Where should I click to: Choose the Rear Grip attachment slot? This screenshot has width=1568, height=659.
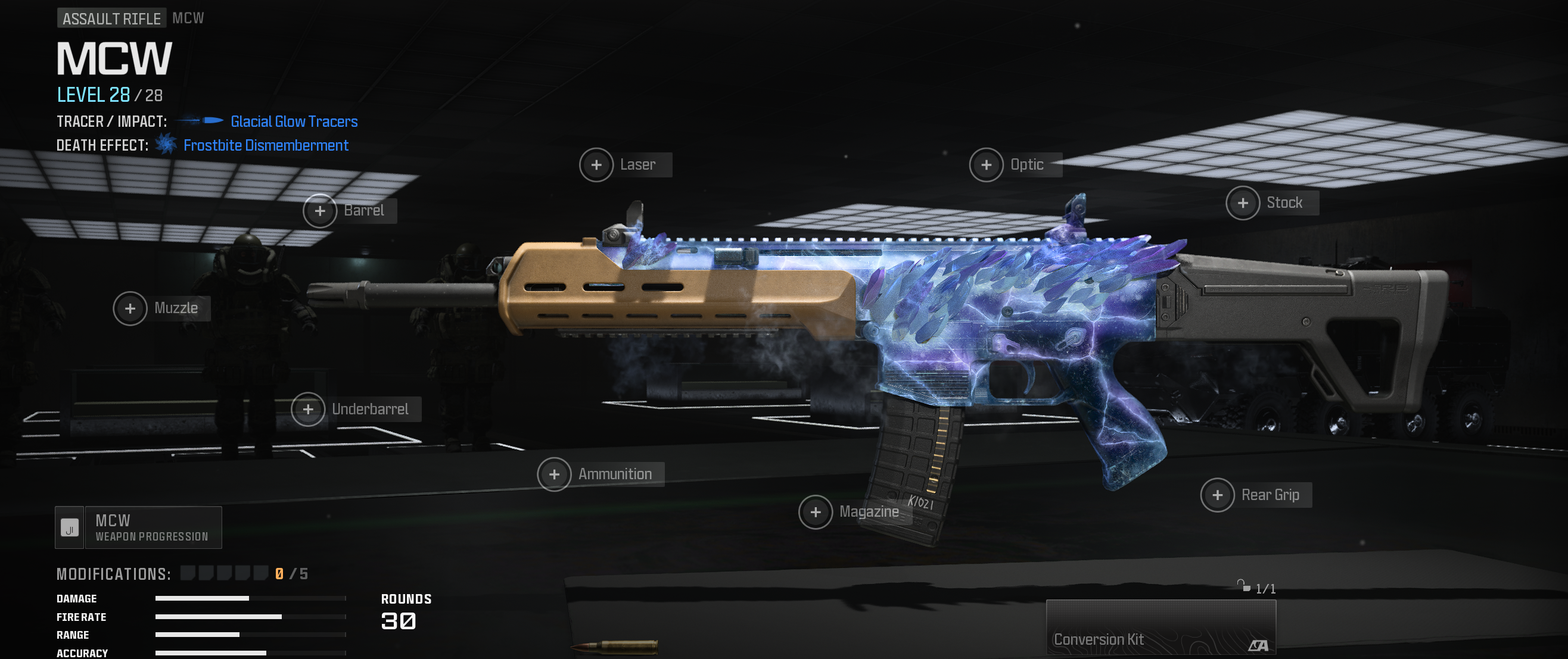pos(1217,495)
